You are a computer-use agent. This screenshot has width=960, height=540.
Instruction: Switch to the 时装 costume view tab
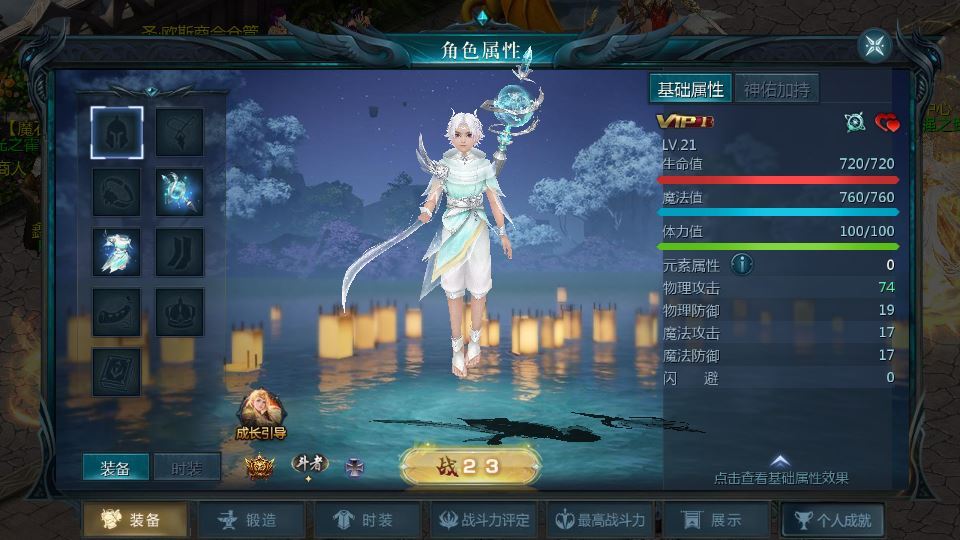pos(187,468)
